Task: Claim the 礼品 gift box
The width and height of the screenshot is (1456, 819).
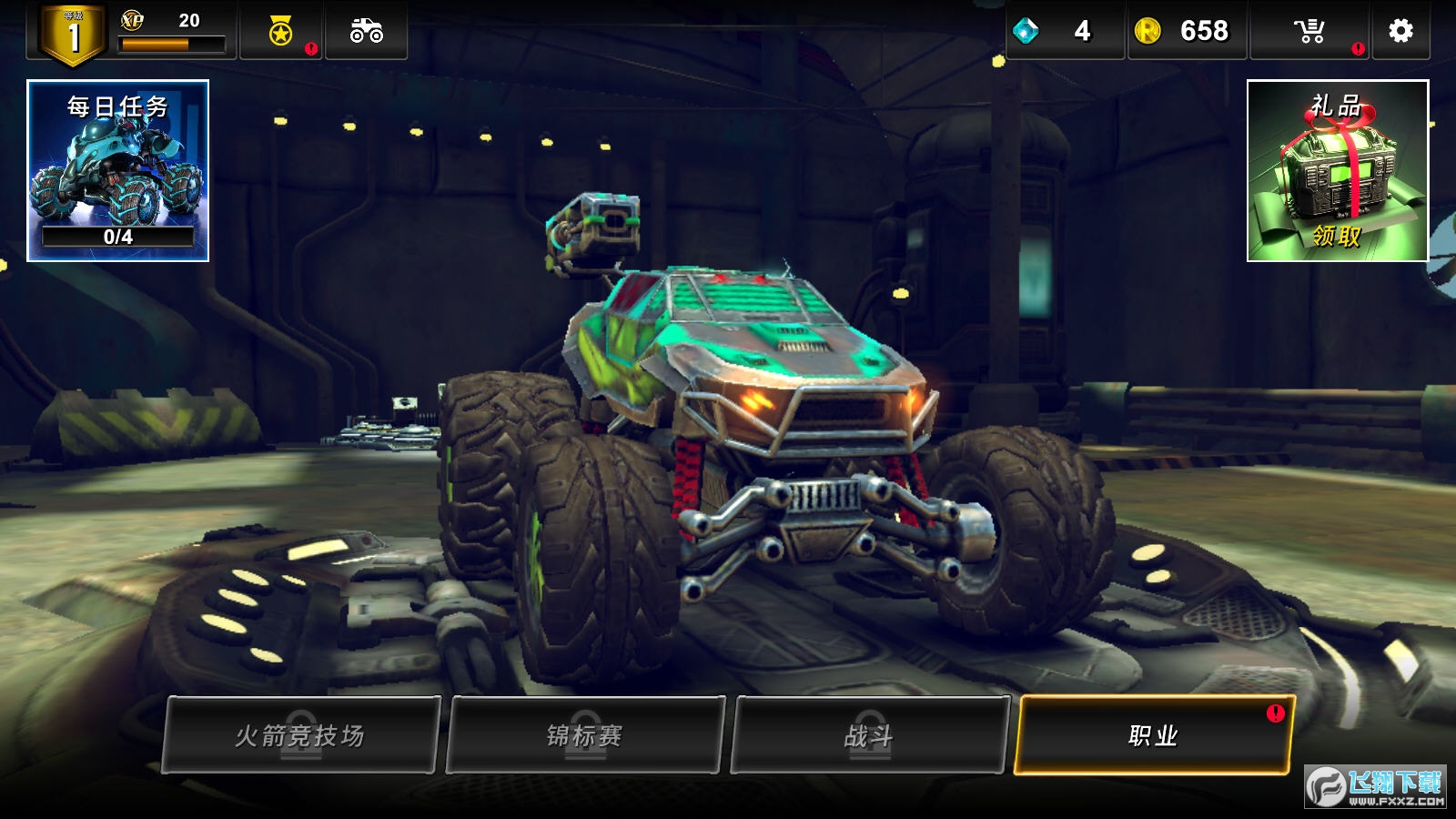Action: [x=1337, y=171]
